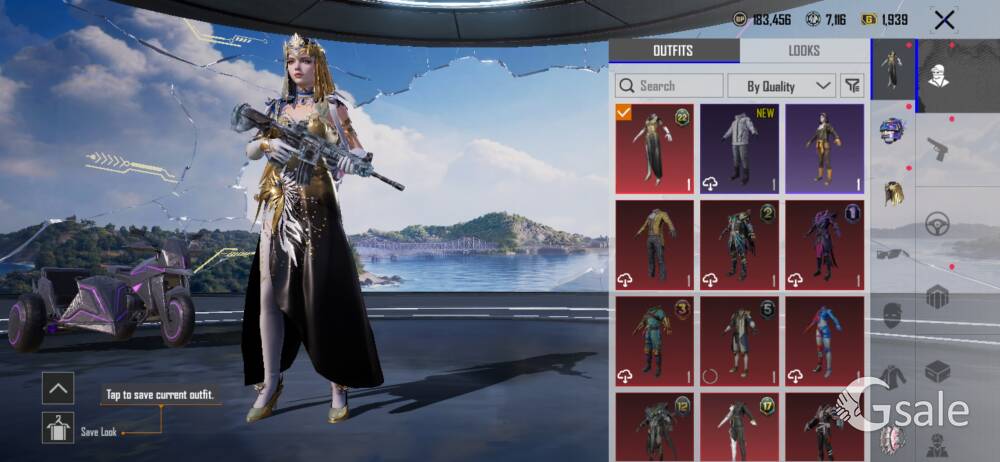
Task: Switch to the pistol weapon skins category
Action: click(x=937, y=150)
